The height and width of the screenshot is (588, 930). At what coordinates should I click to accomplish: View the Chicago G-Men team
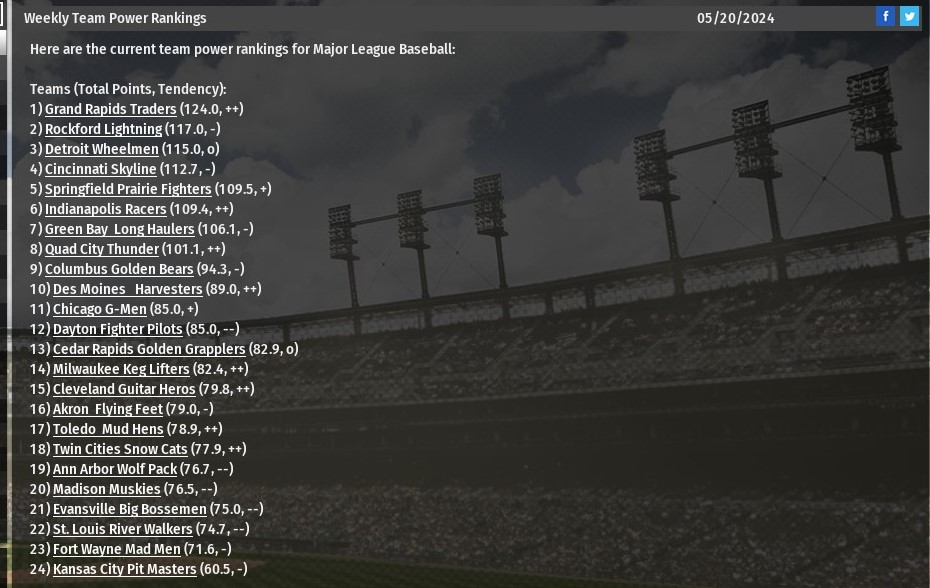pos(99,309)
